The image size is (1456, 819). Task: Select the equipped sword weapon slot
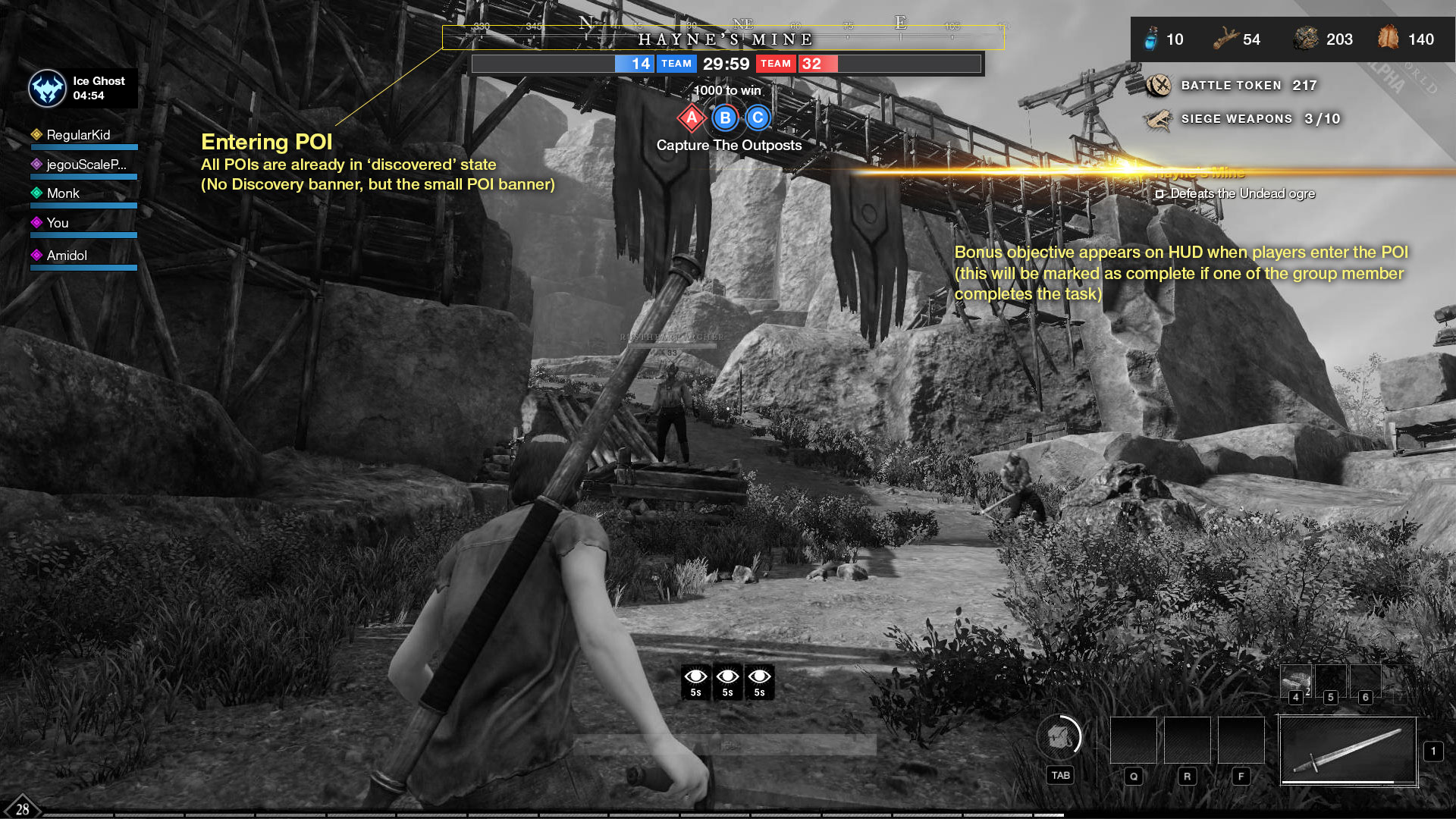(1348, 751)
